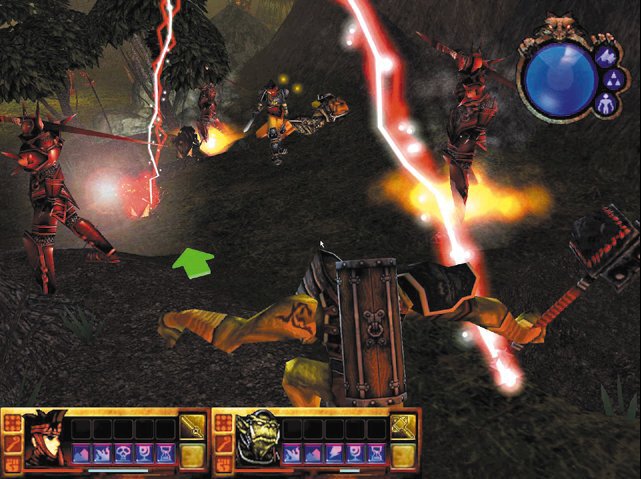
Task: Activate the warrior's hourglass ability
Action: point(166,454)
